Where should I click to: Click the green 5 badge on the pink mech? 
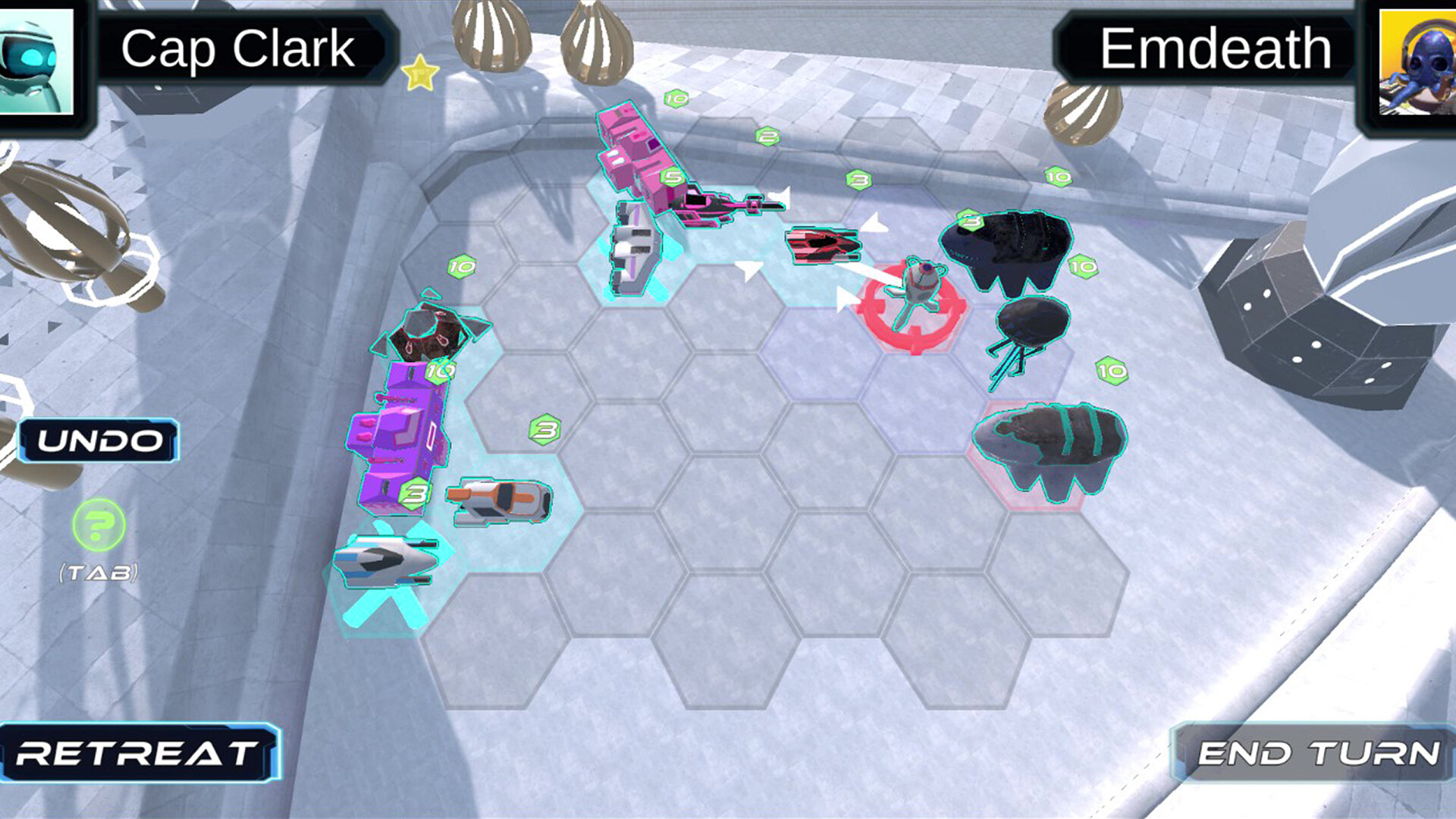click(x=670, y=177)
